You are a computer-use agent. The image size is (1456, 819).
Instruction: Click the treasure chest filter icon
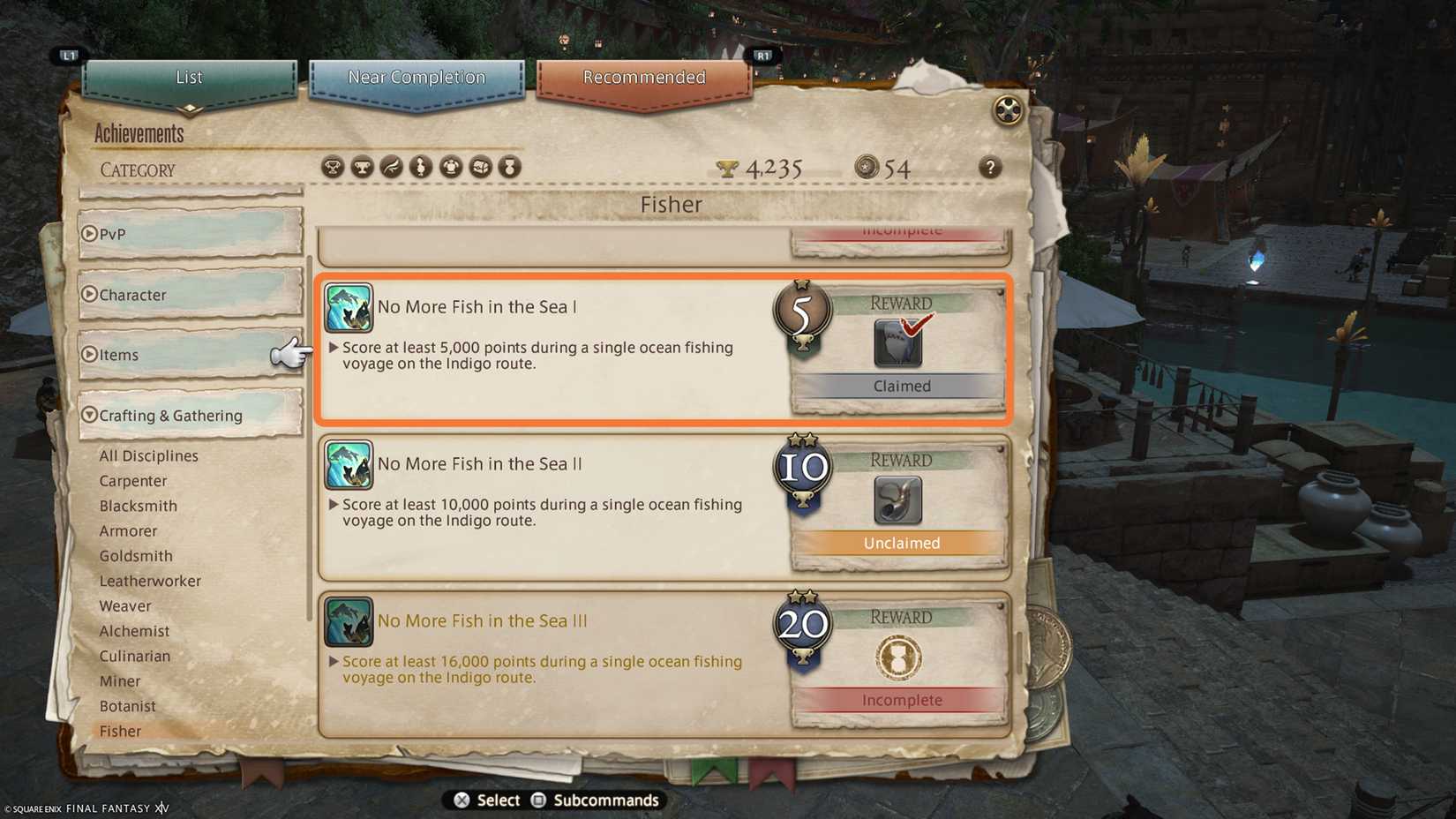(x=481, y=166)
